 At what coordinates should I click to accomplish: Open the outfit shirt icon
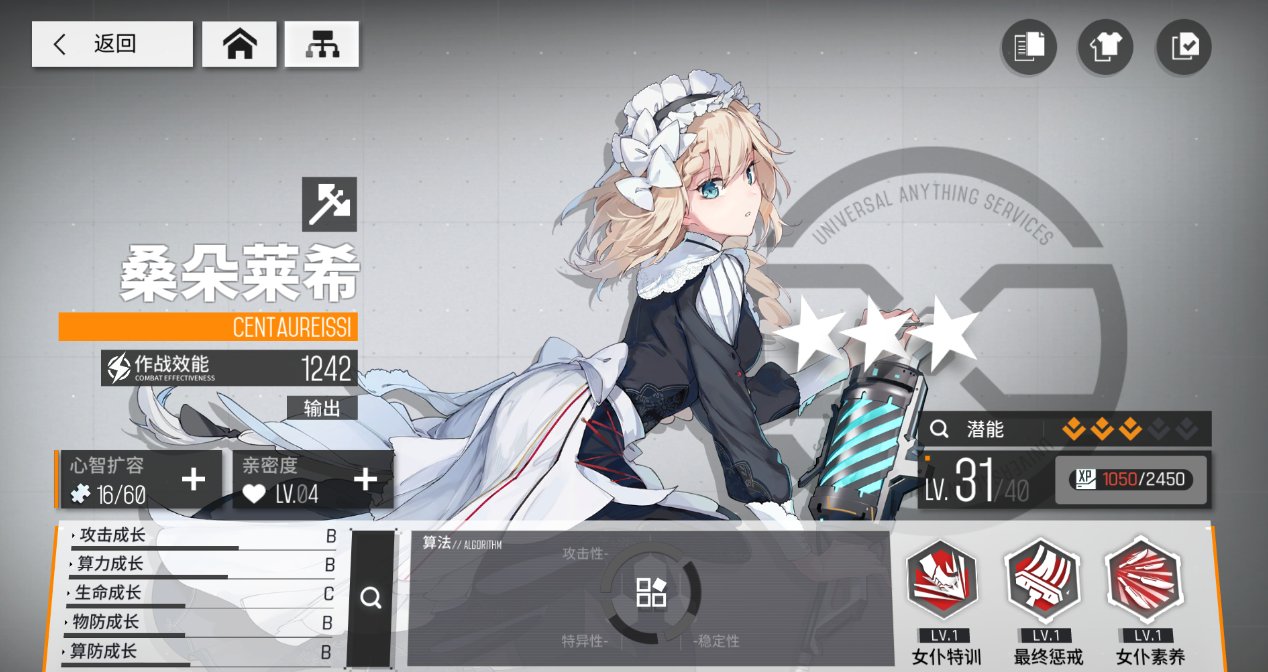pos(1105,46)
